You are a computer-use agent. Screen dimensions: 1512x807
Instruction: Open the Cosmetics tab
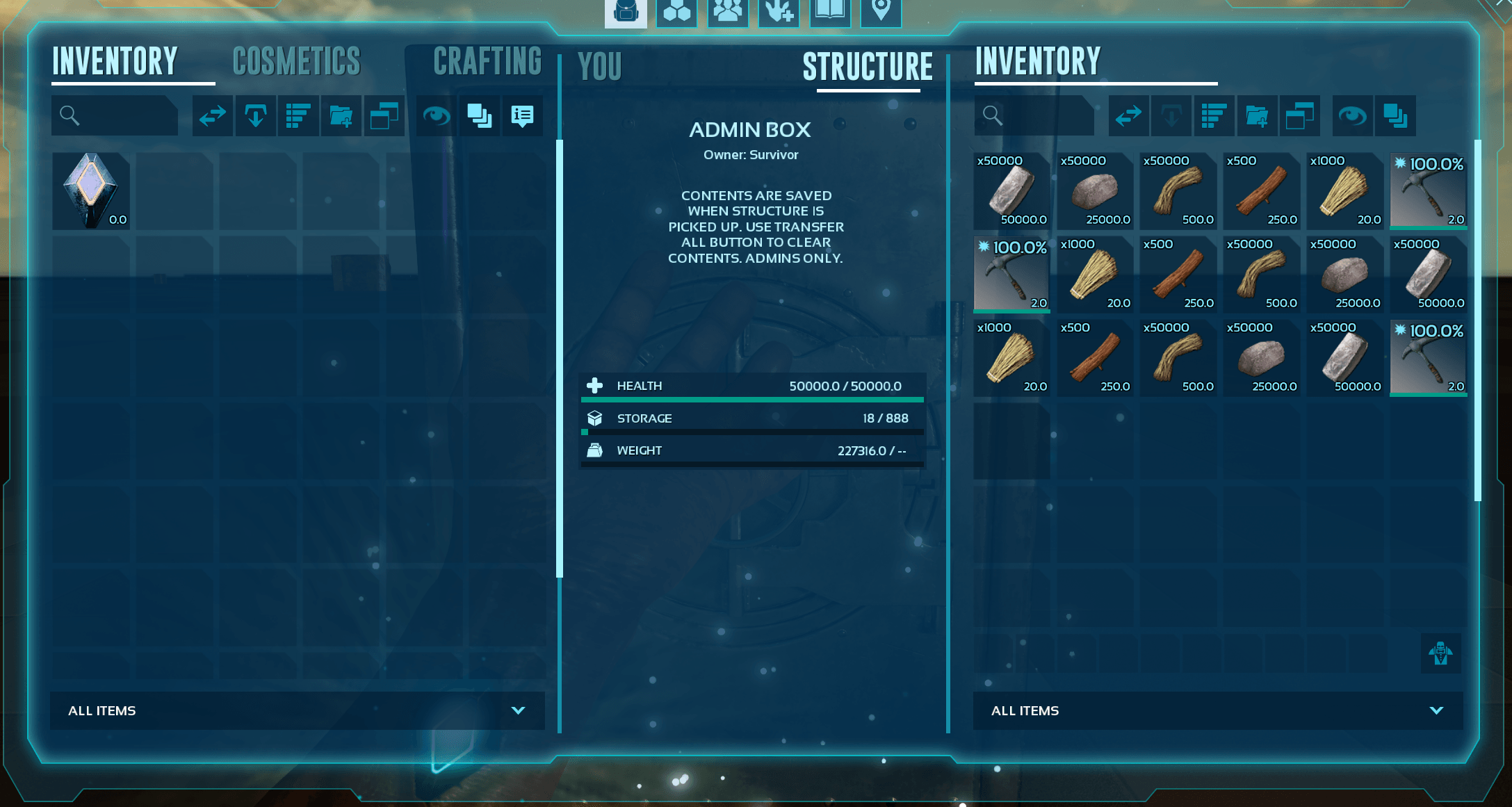[296, 62]
